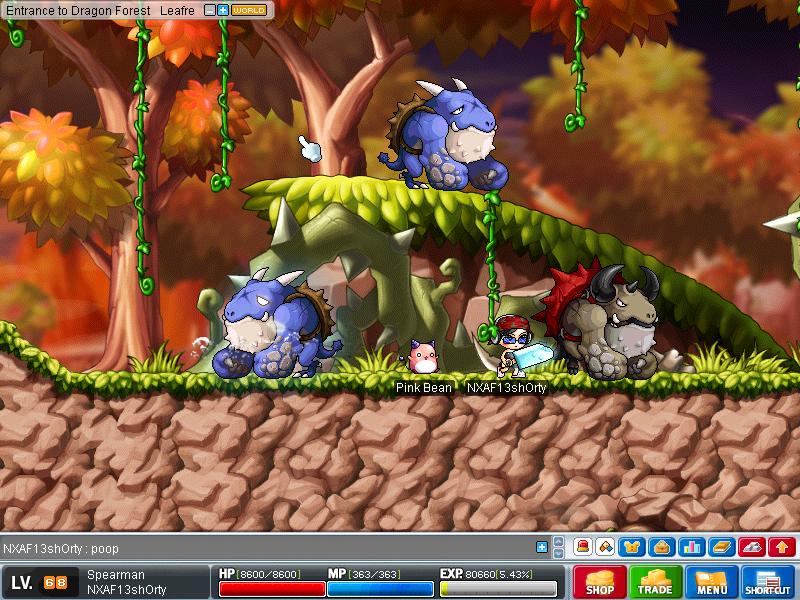
Task: Open the Cash Shop
Action: (x=600, y=582)
